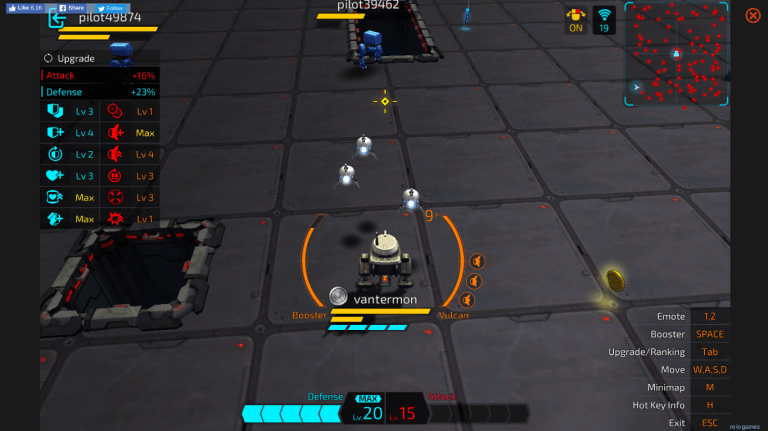This screenshot has width=768, height=431.
Task: Open the minimap with red enemy dots
Action: pyautogui.click(x=676, y=54)
